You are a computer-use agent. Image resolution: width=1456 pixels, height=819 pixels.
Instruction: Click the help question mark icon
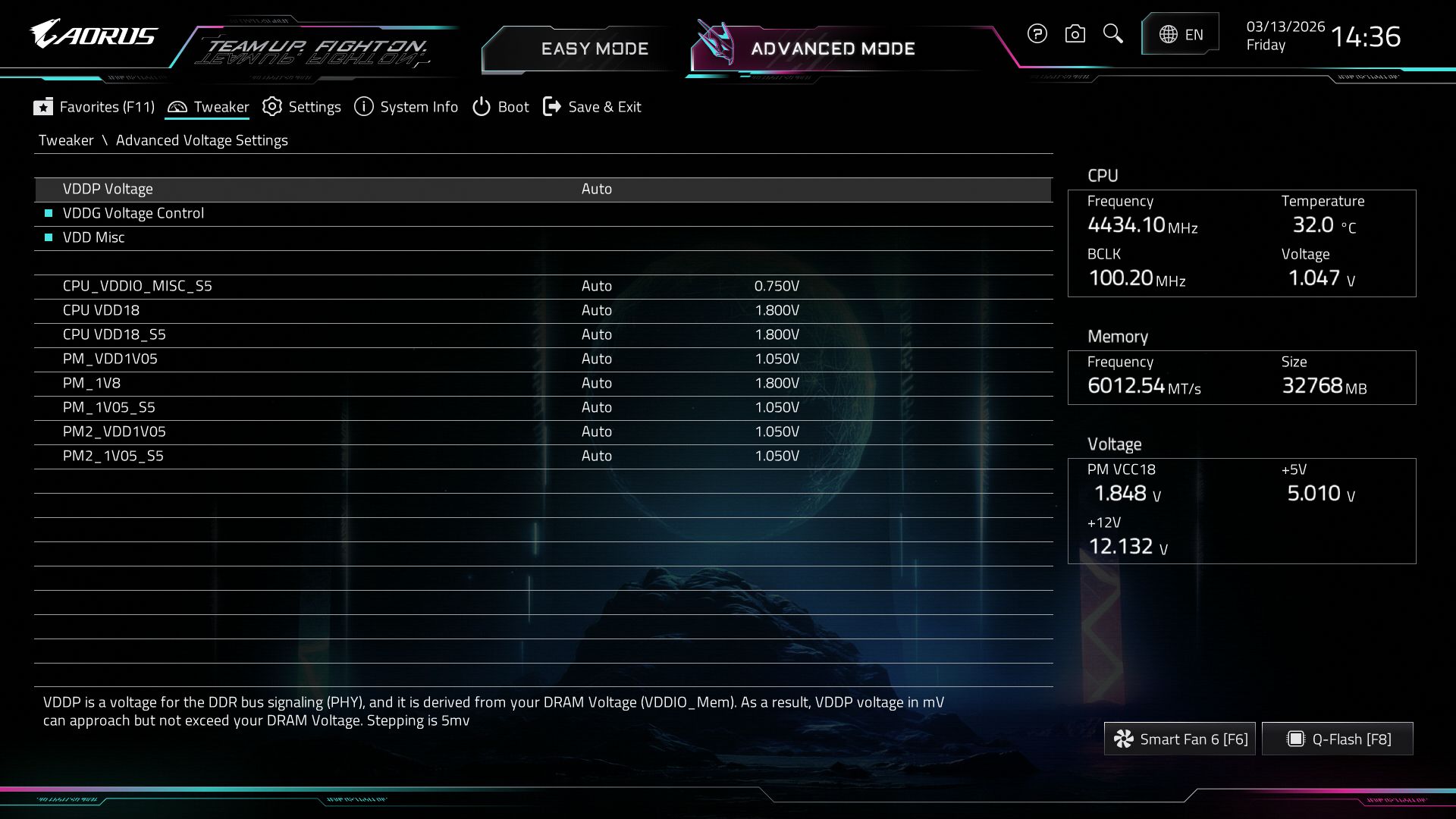pyautogui.click(x=1037, y=34)
